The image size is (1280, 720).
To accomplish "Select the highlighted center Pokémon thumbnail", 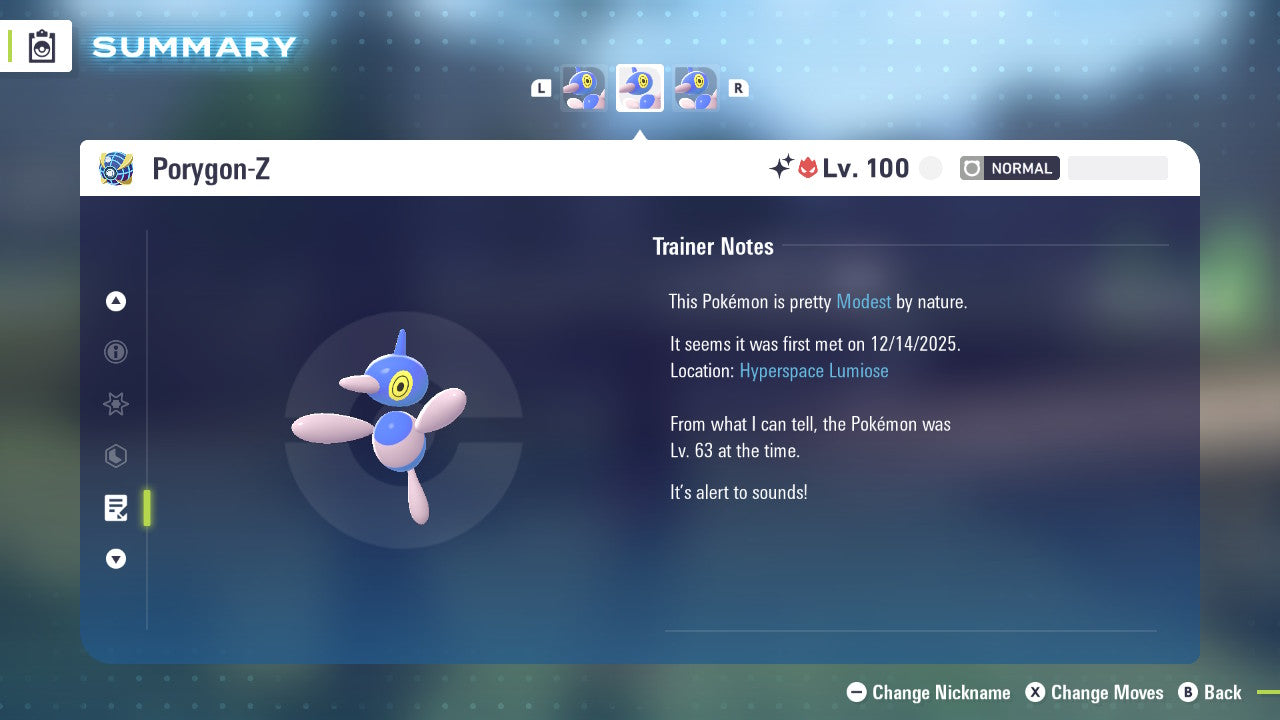I will tap(639, 88).
